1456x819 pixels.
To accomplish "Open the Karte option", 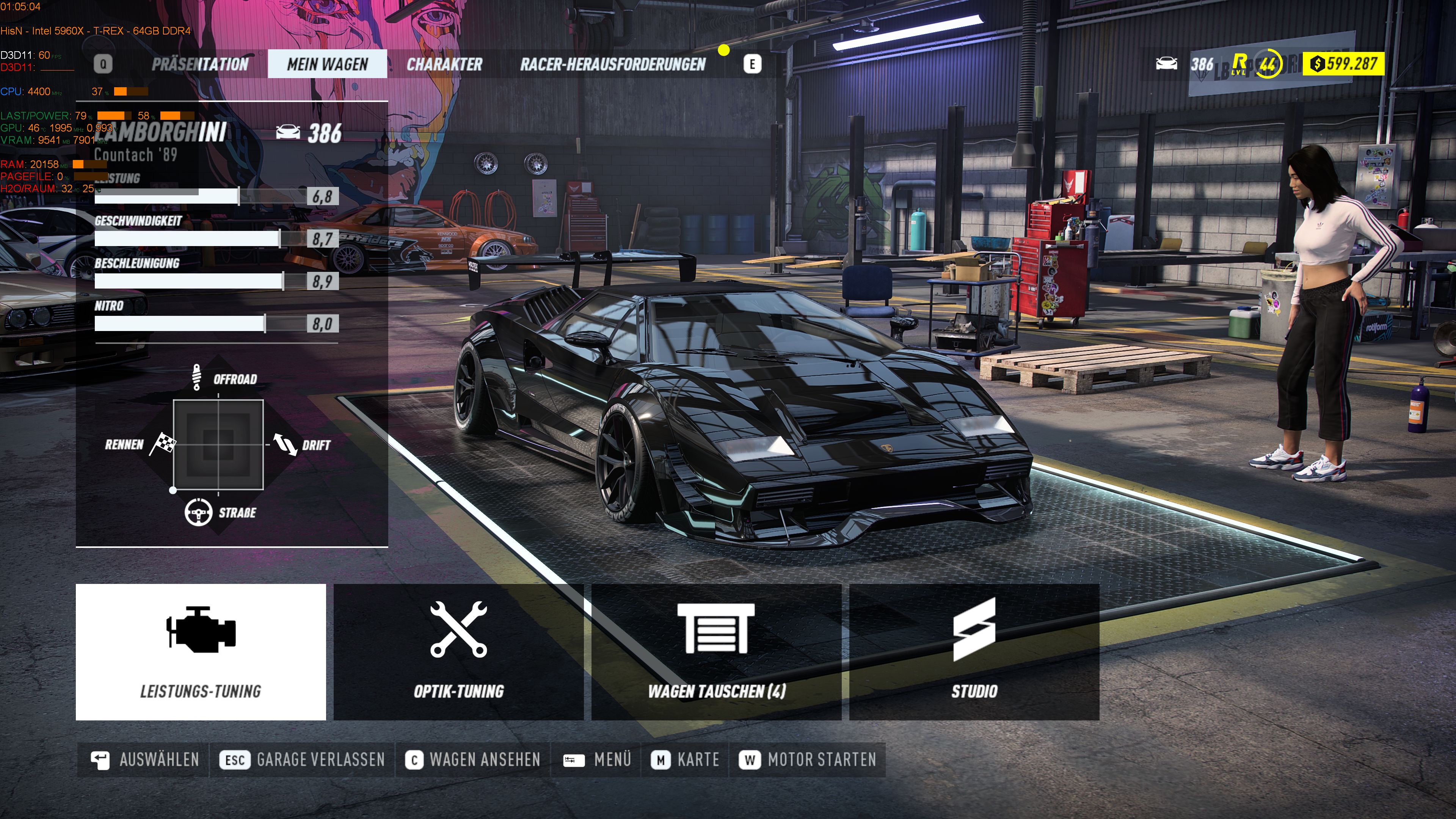I will click(685, 759).
